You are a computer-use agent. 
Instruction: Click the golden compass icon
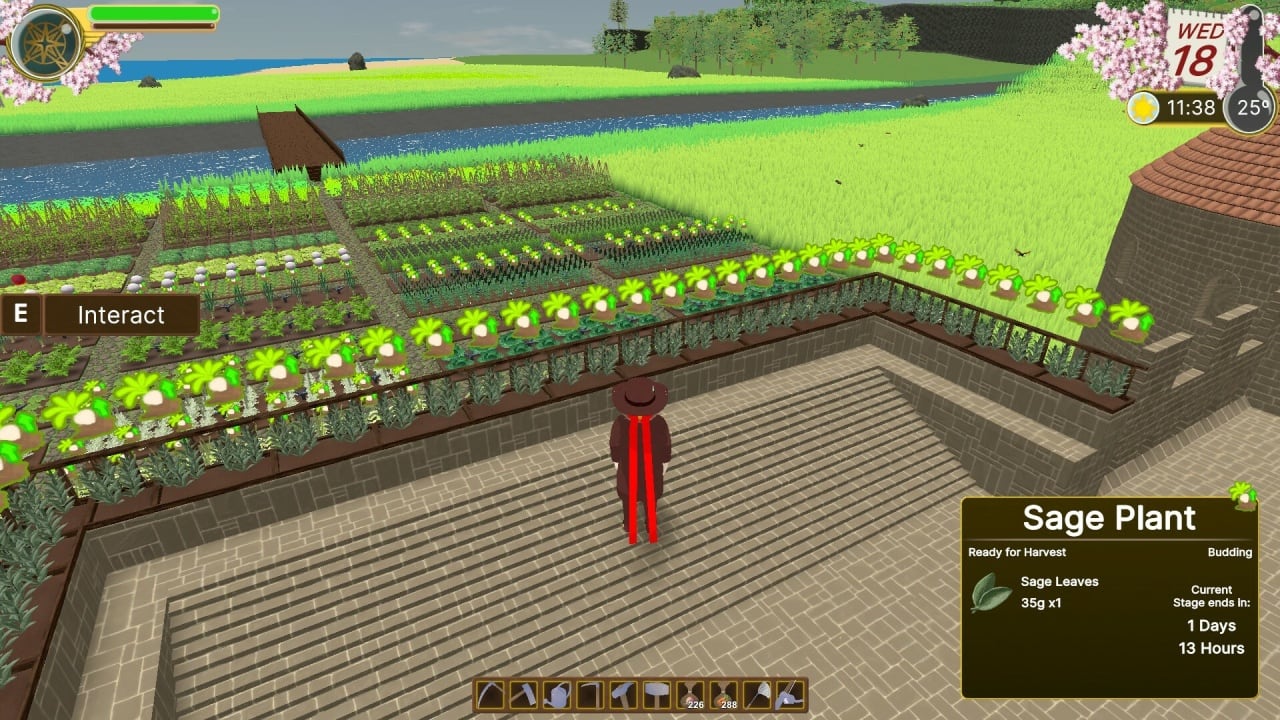(46, 42)
